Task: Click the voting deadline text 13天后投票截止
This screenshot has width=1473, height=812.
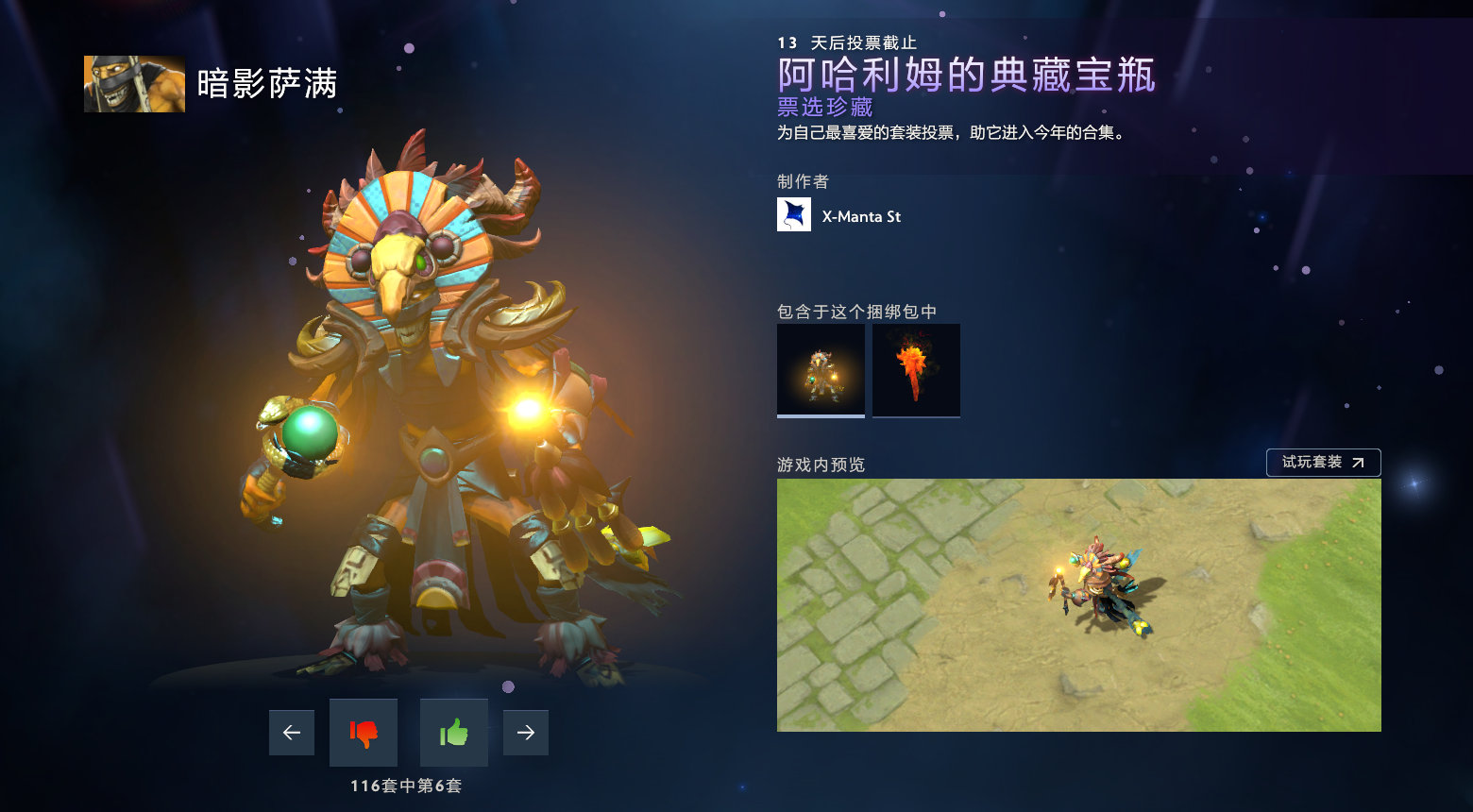Action: click(850, 42)
